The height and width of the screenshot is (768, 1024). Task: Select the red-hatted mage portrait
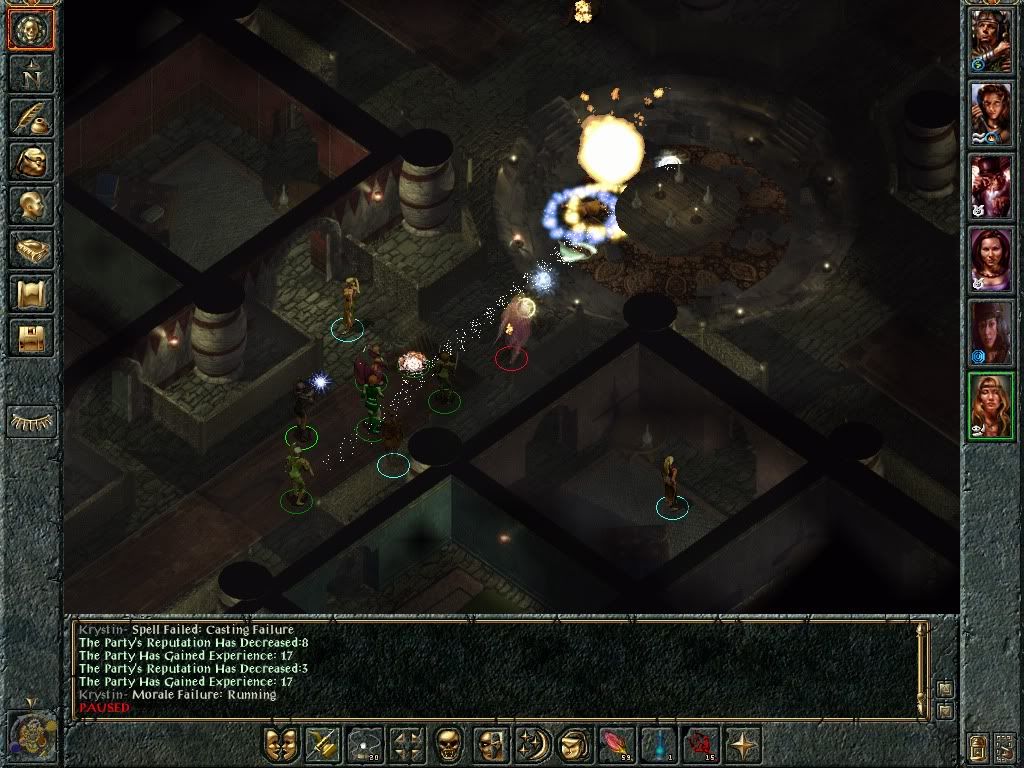tap(991, 187)
